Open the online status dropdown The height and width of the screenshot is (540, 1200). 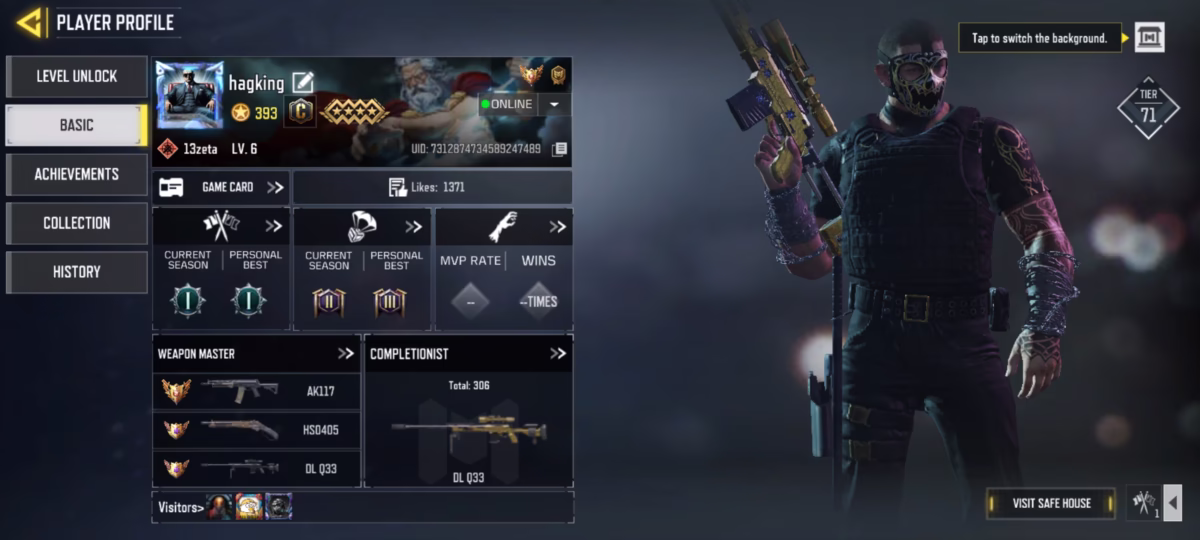554,104
